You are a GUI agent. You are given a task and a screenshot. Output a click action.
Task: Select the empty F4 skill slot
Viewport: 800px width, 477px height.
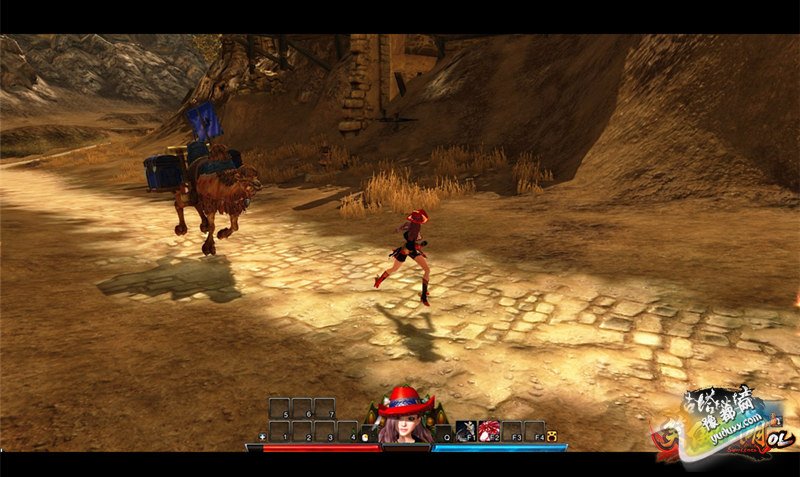tap(535, 431)
